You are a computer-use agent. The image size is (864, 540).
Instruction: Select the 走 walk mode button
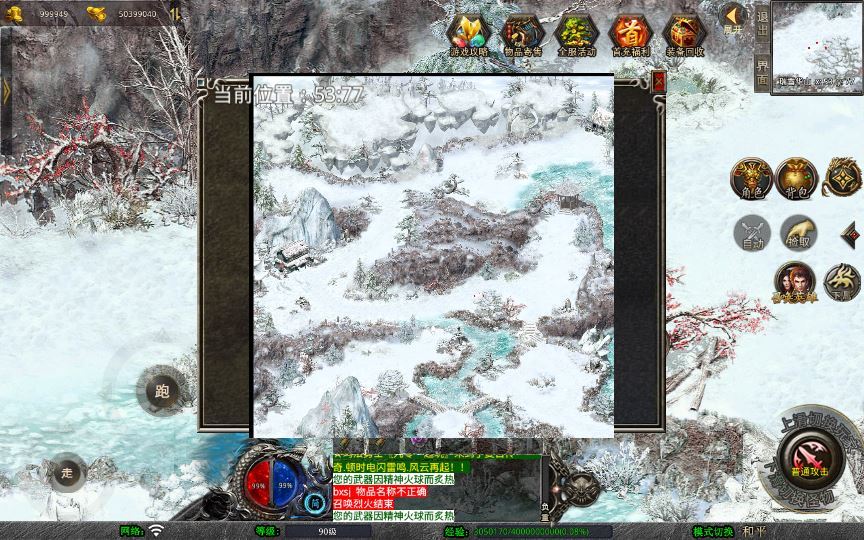coord(67,472)
